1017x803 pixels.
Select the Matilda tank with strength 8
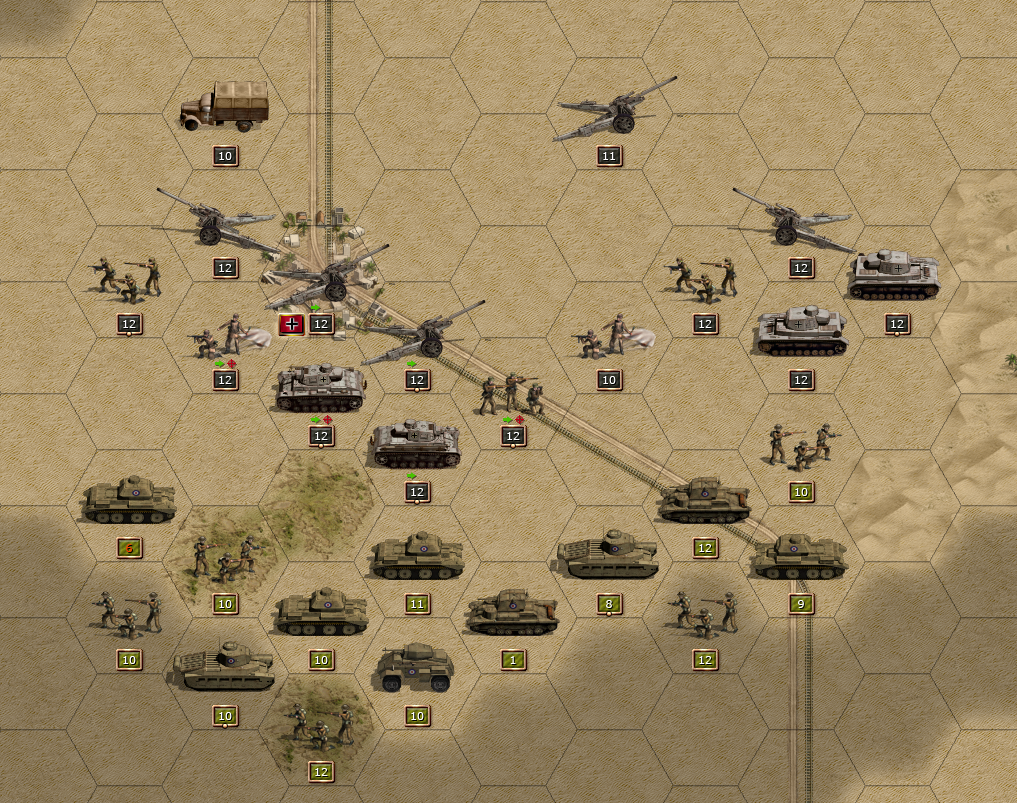[608, 556]
